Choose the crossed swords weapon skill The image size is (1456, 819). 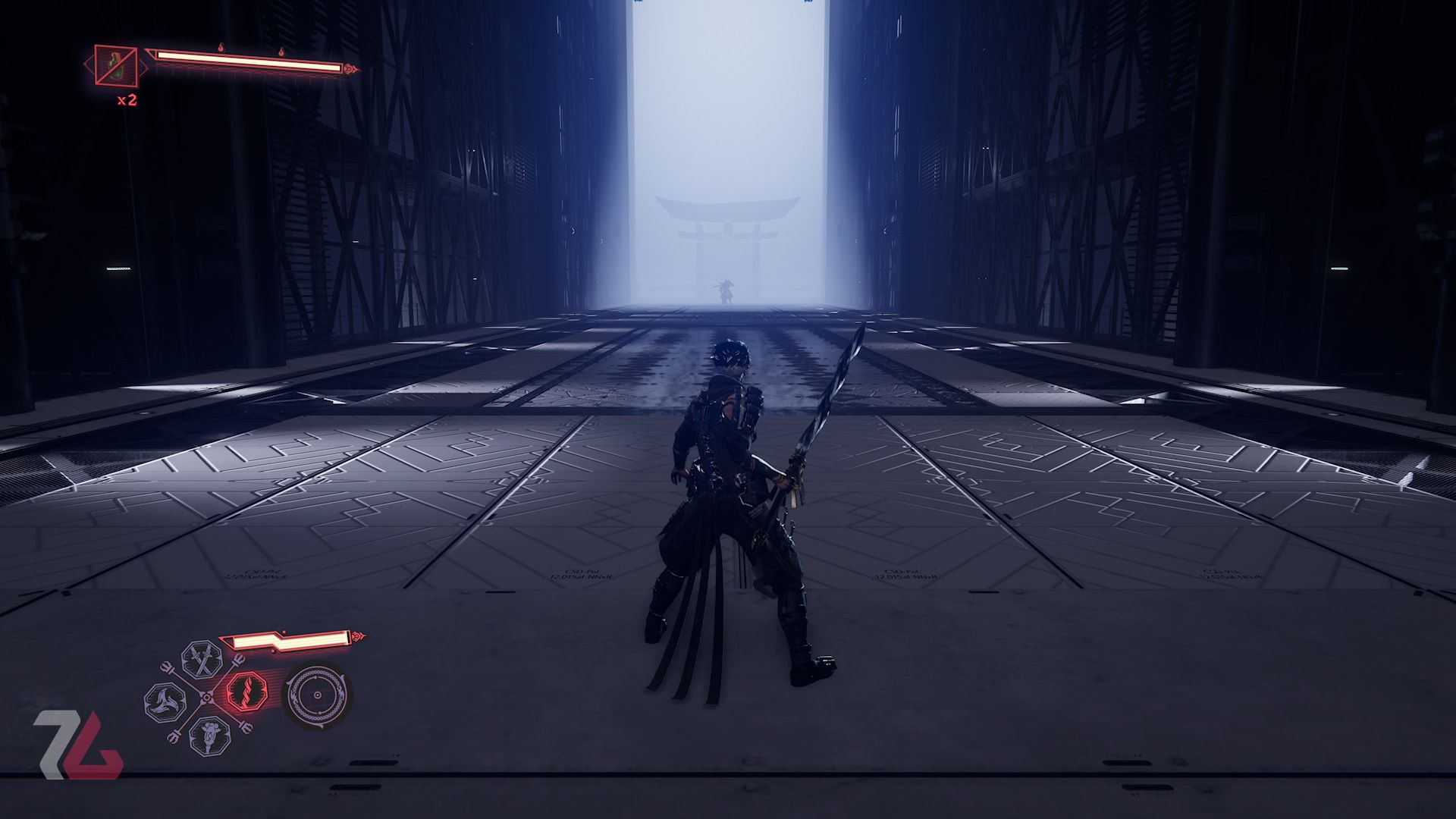203,661
